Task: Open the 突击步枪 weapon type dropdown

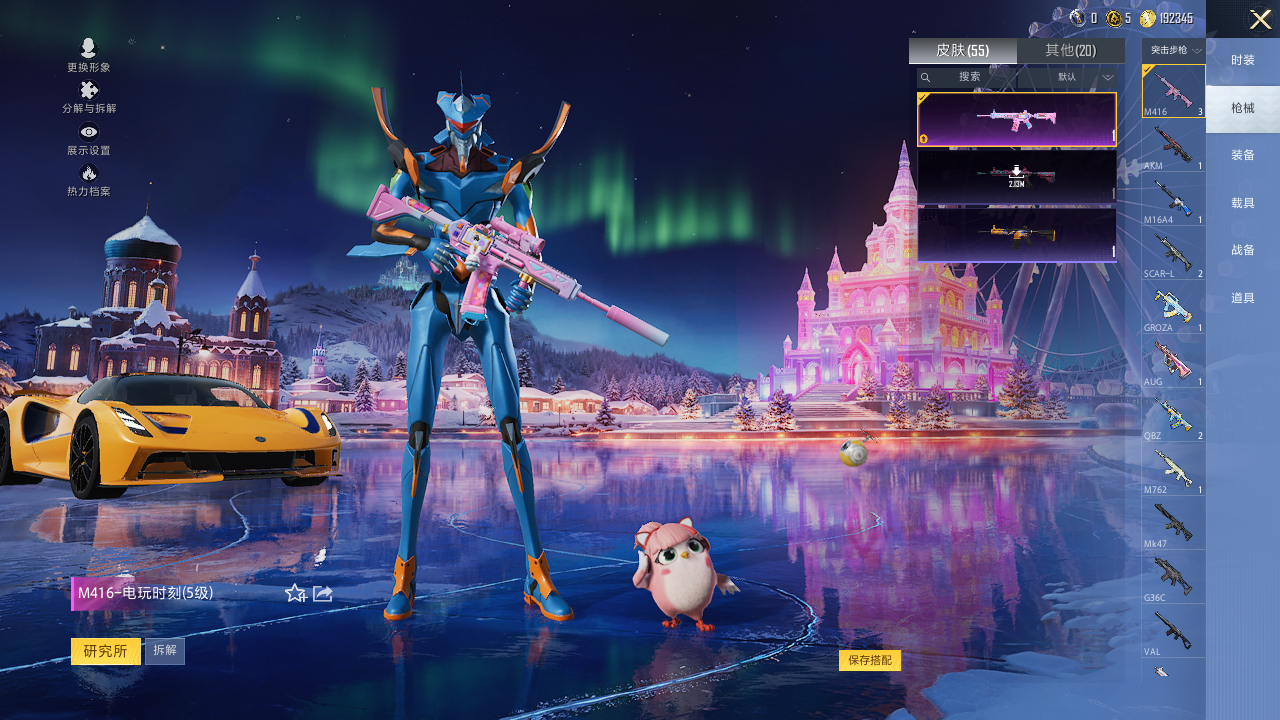Action: [x=1174, y=51]
